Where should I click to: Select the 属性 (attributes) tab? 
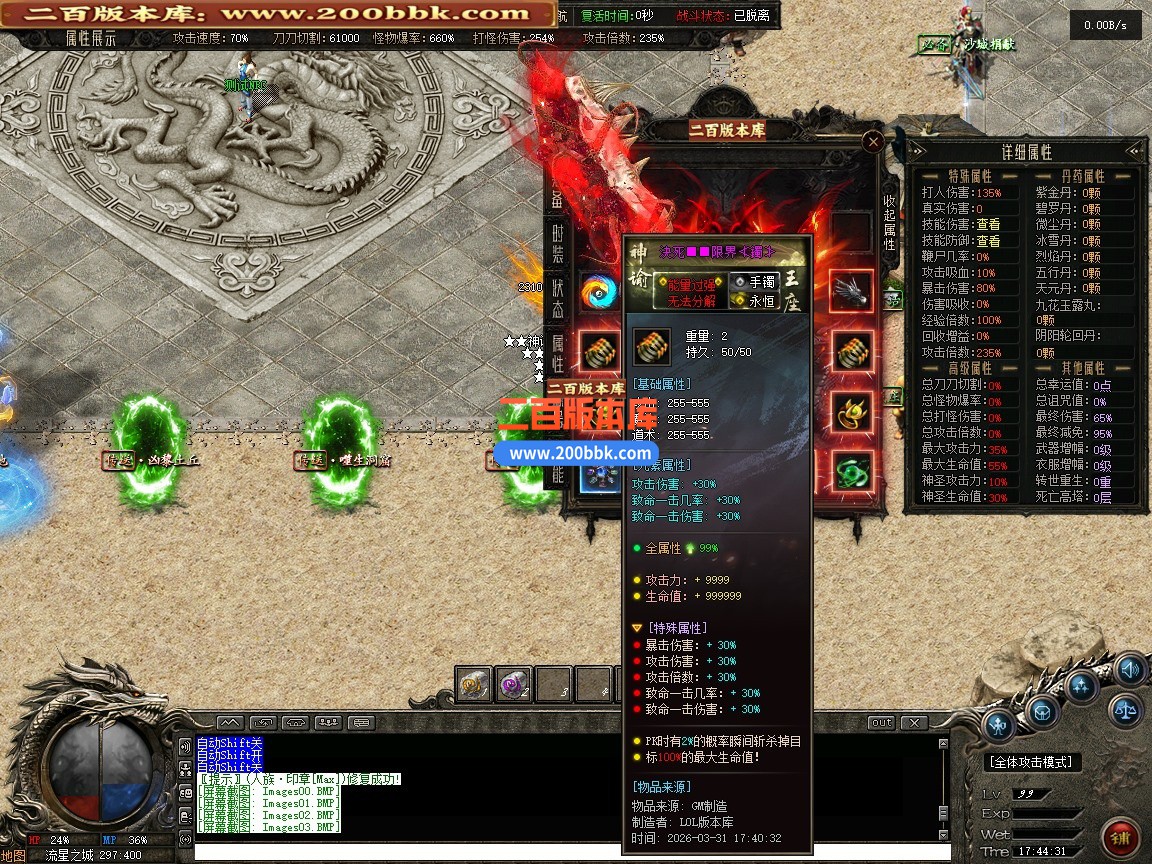point(558,352)
